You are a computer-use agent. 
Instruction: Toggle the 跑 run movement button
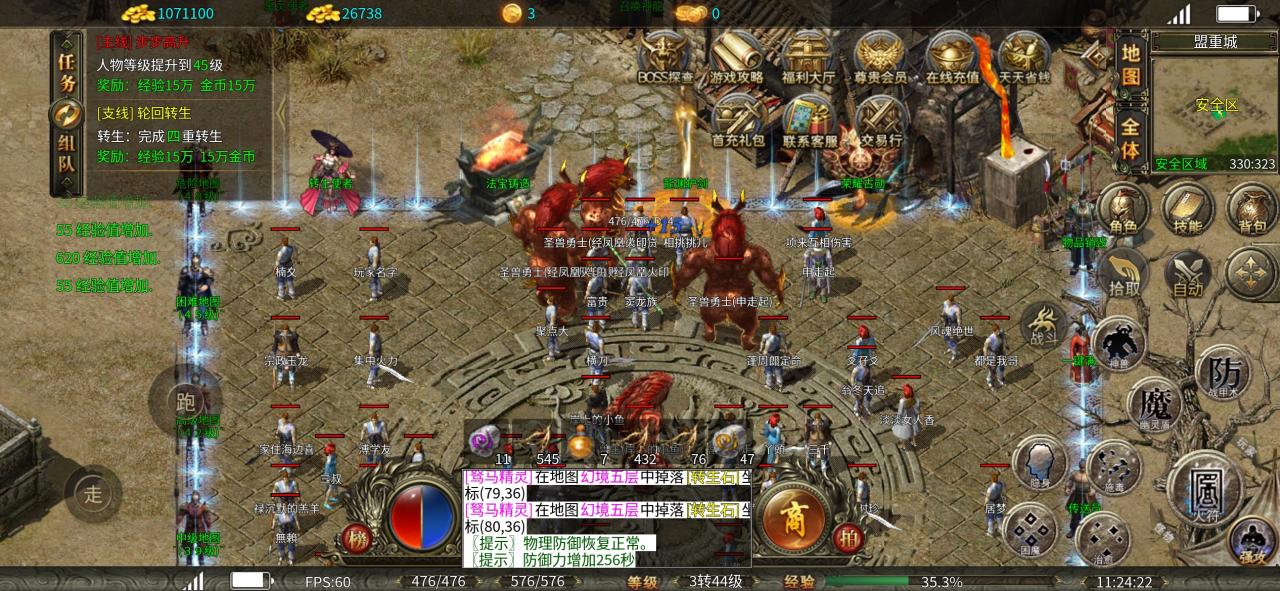[184, 402]
